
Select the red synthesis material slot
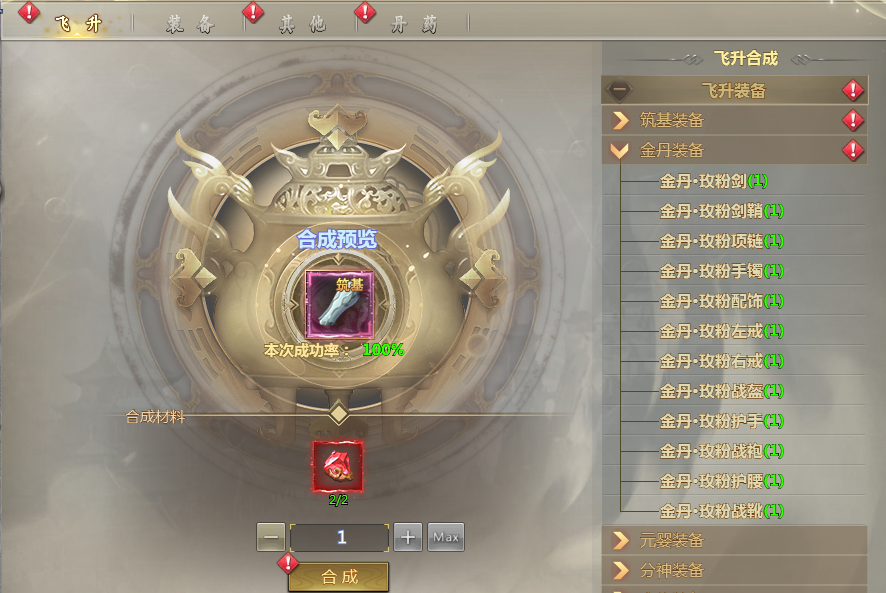coord(338,465)
